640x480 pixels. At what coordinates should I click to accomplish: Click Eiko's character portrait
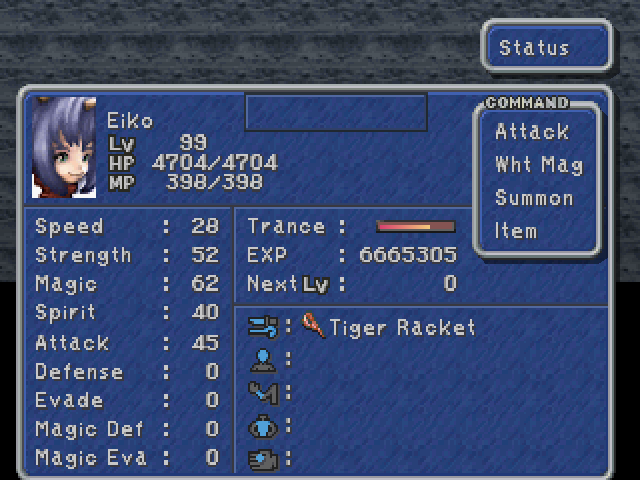pyautogui.click(x=64, y=147)
